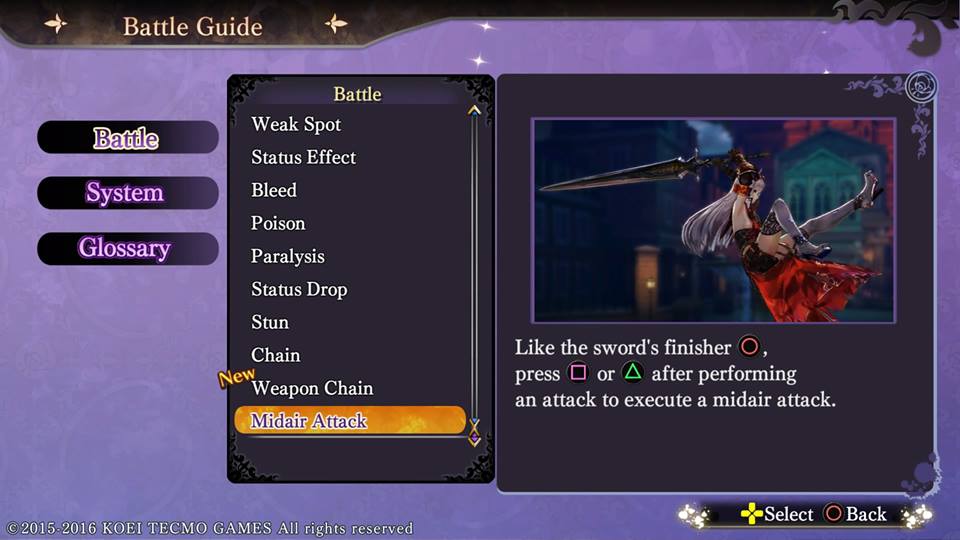
Task: Select the Glossary category tab
Action: point(125,249)
